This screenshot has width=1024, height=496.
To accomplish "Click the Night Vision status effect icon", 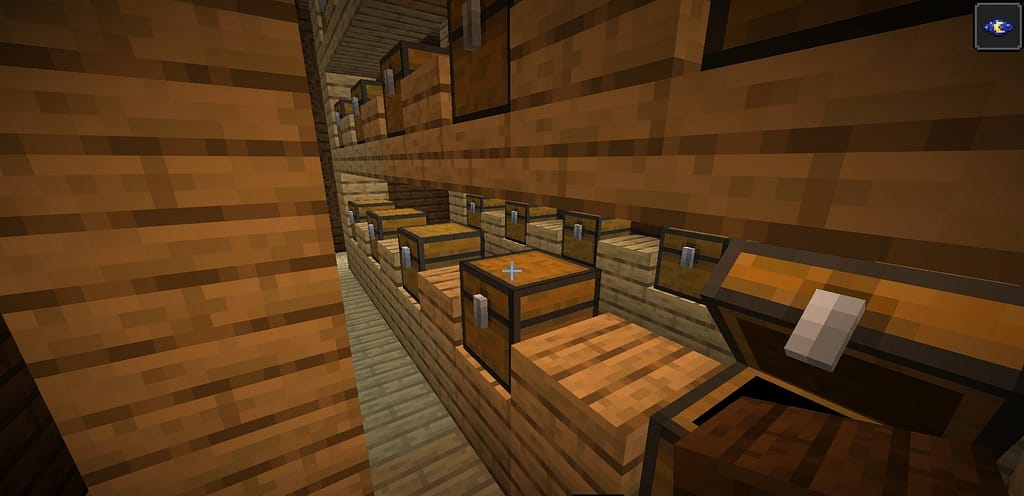I will (997, 26).
